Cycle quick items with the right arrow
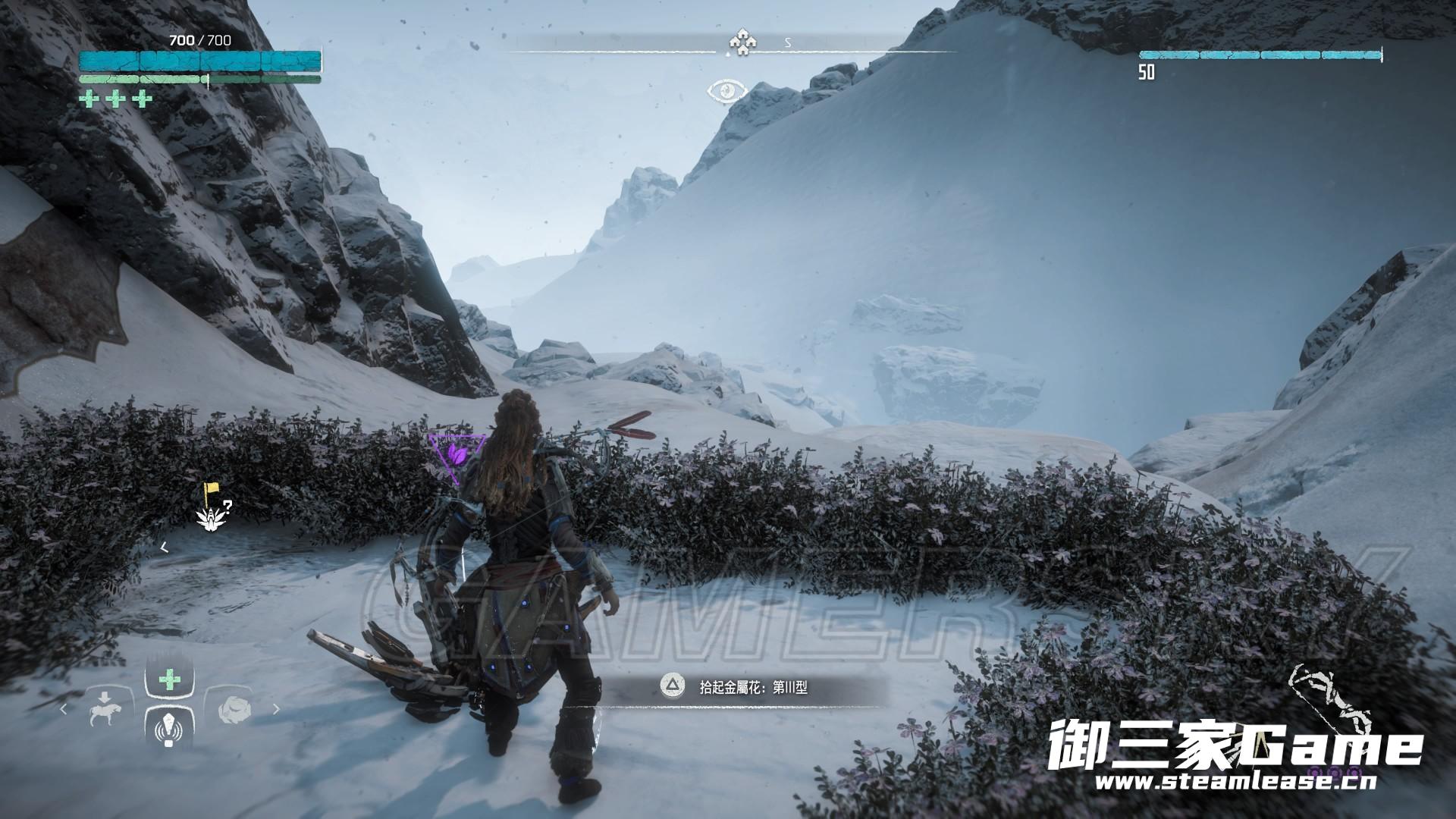This screenshot has height=819, width=1456. point(276,710)
